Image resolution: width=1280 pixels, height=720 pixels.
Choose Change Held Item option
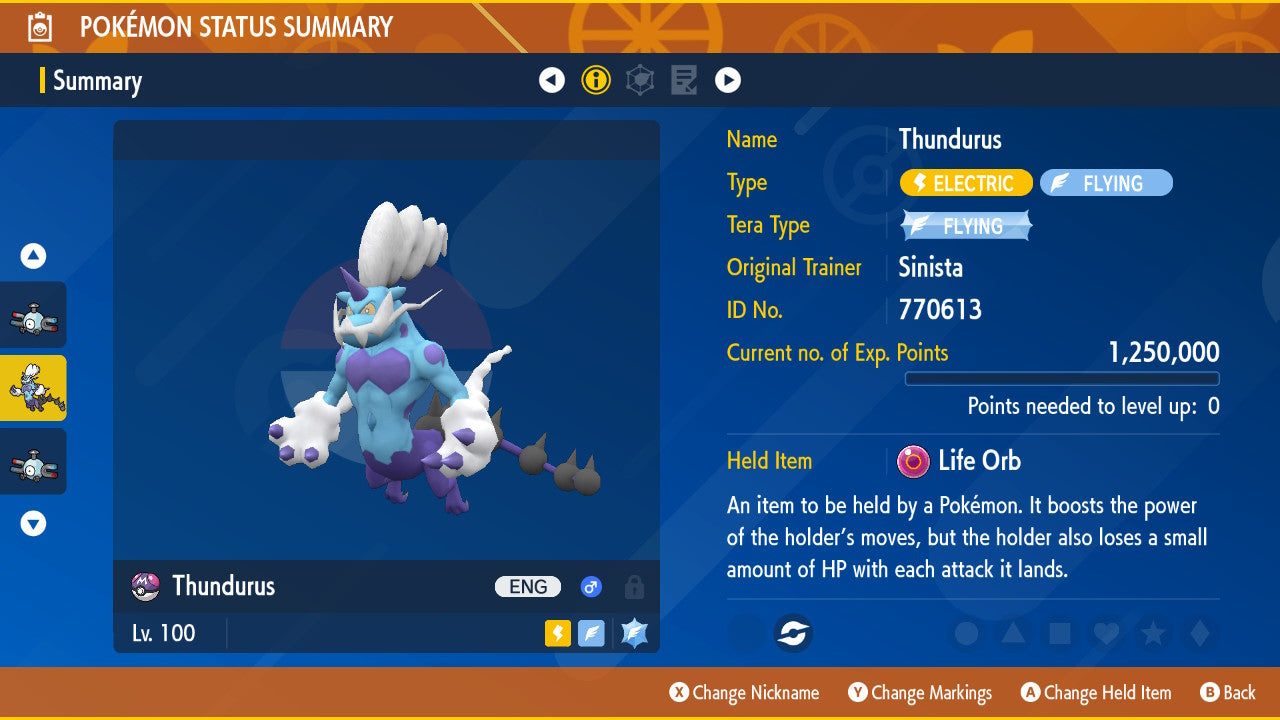(x=1095, y=692)
